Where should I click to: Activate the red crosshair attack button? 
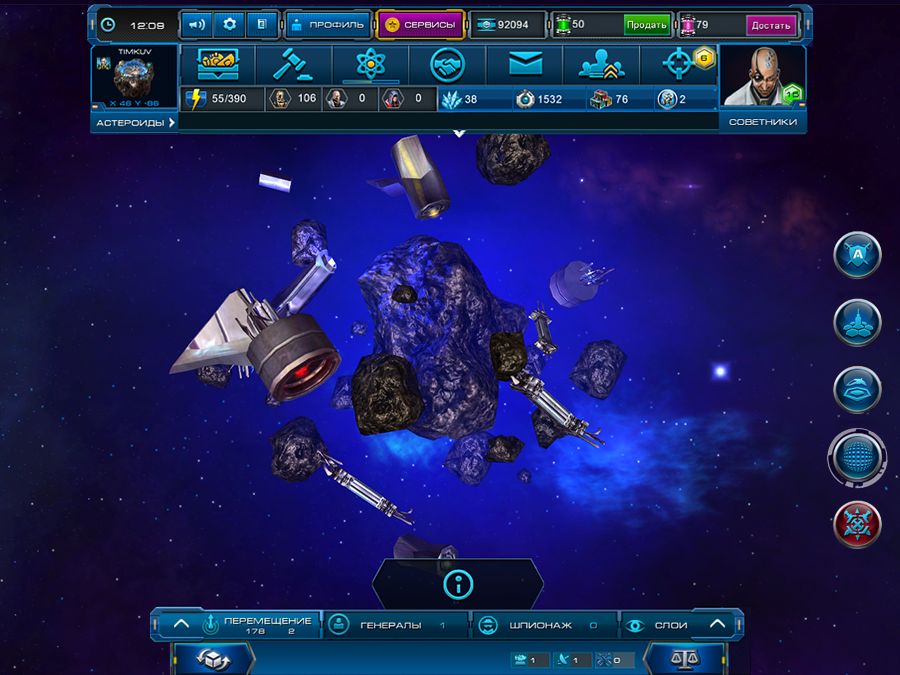click(857, 523)
